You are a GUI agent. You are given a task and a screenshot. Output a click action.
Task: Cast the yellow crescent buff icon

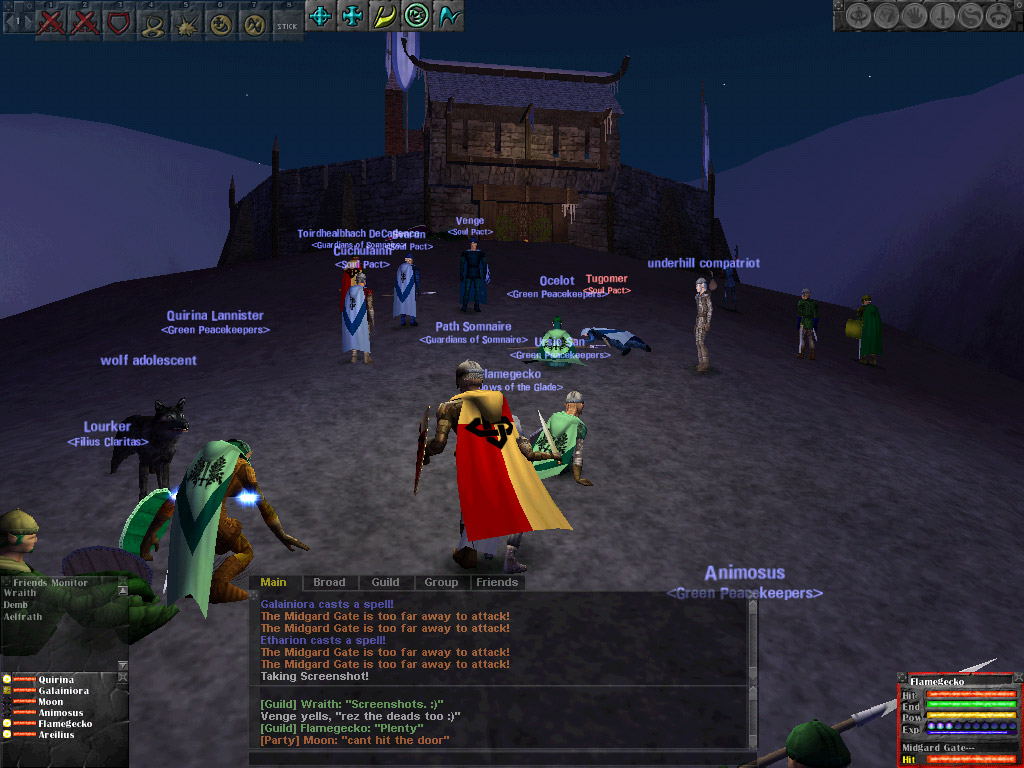click(384, 16)
